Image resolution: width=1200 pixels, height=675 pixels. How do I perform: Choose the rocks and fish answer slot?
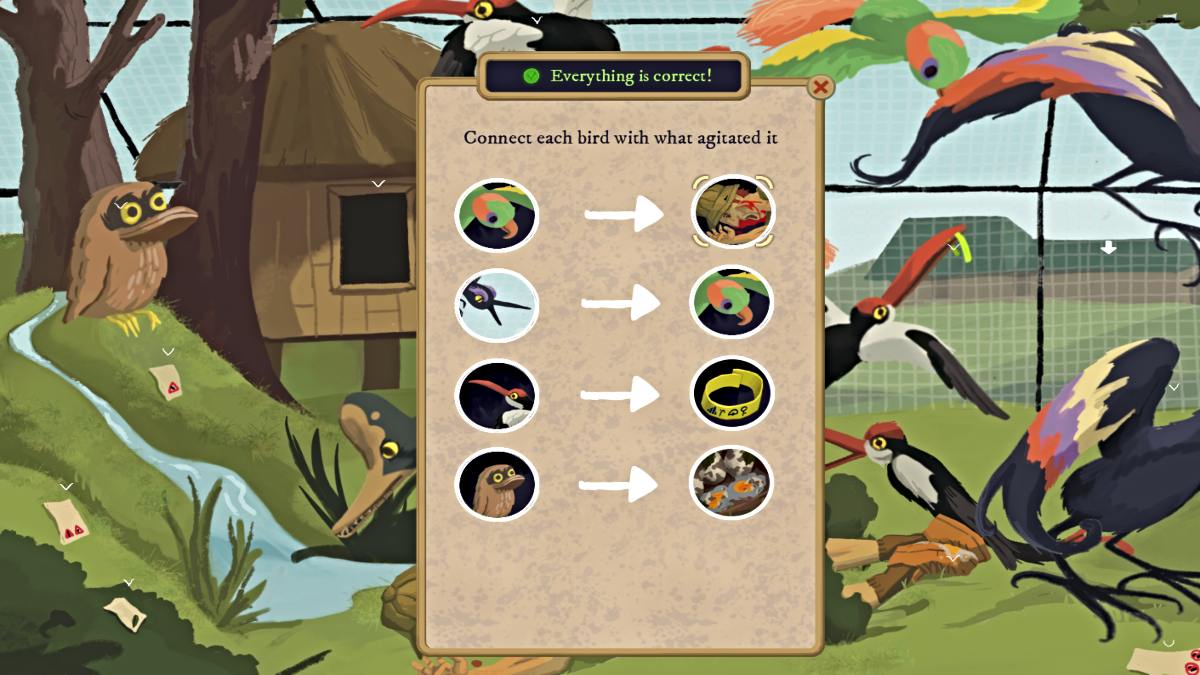732,483
